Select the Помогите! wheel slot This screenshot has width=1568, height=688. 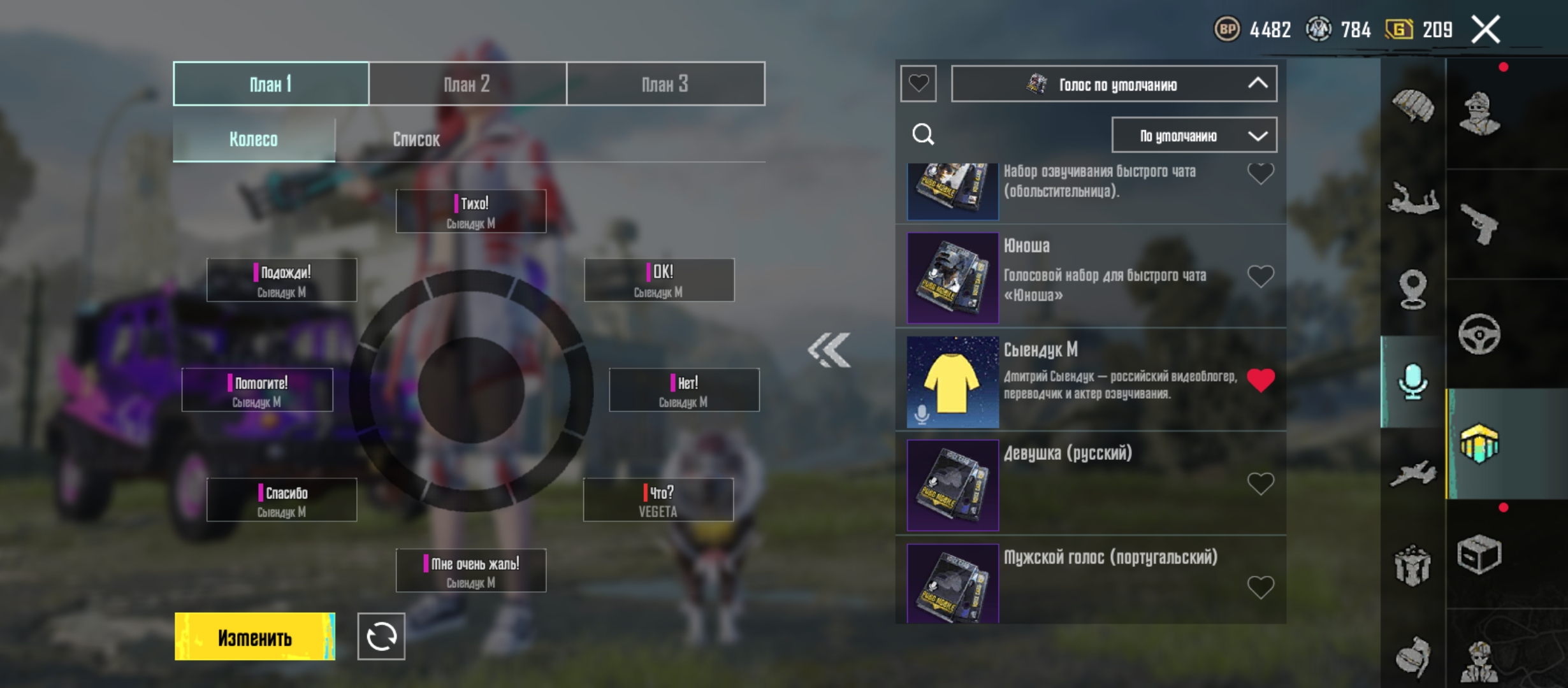[258, 390]
